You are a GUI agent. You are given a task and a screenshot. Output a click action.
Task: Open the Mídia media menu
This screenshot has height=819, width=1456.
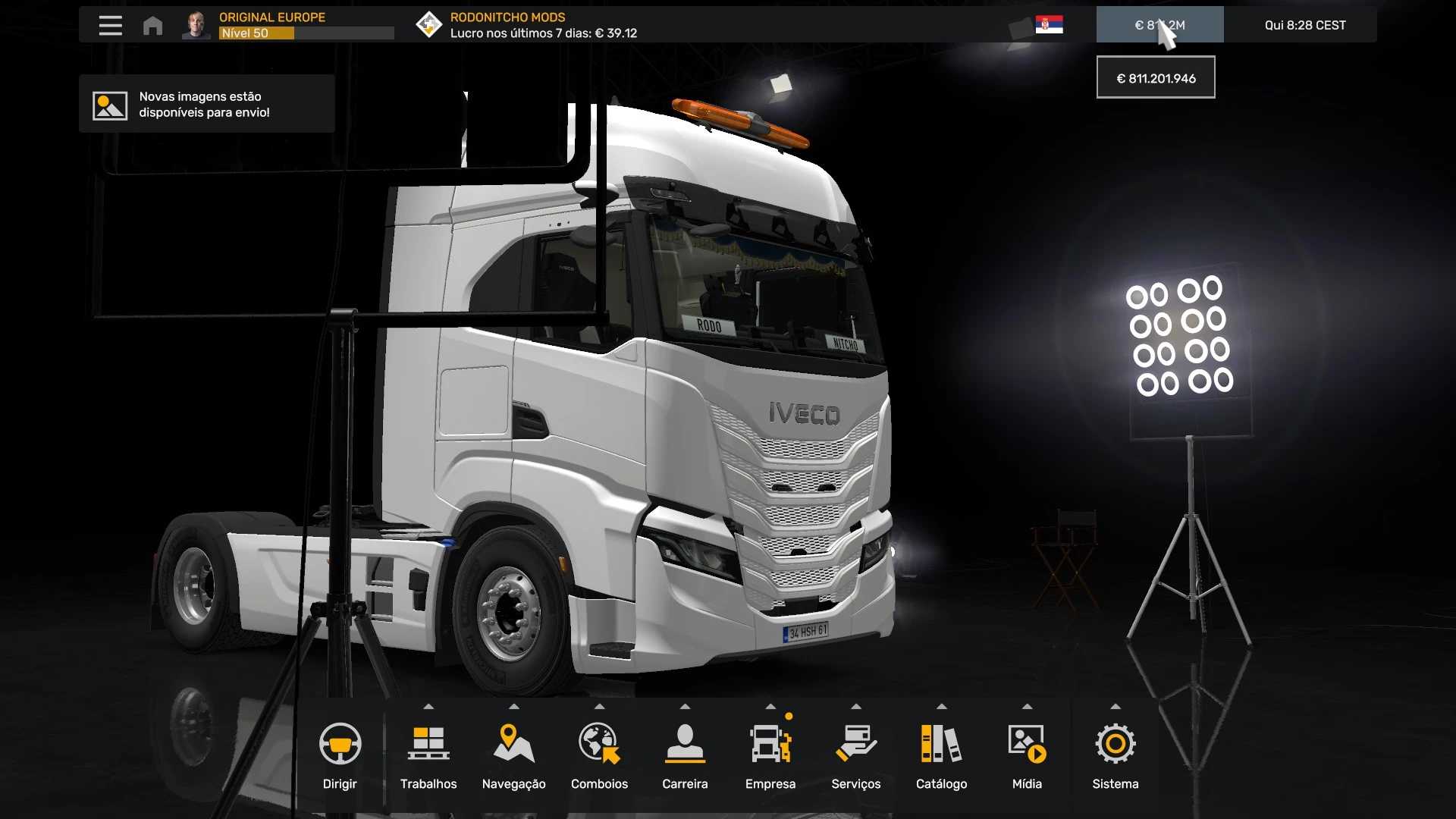tap(1027, 755)
